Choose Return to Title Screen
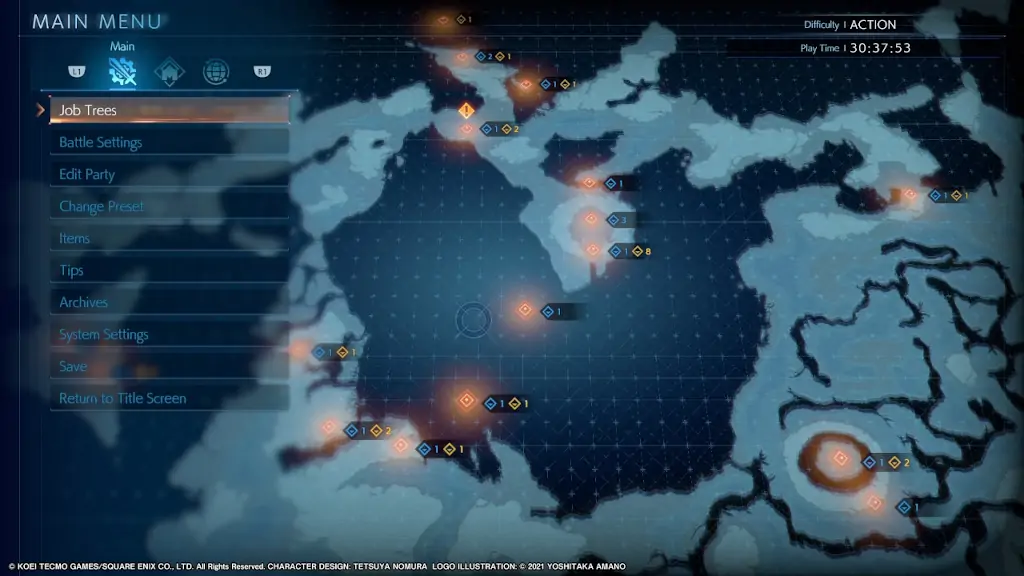 click(x=168, y=398)
